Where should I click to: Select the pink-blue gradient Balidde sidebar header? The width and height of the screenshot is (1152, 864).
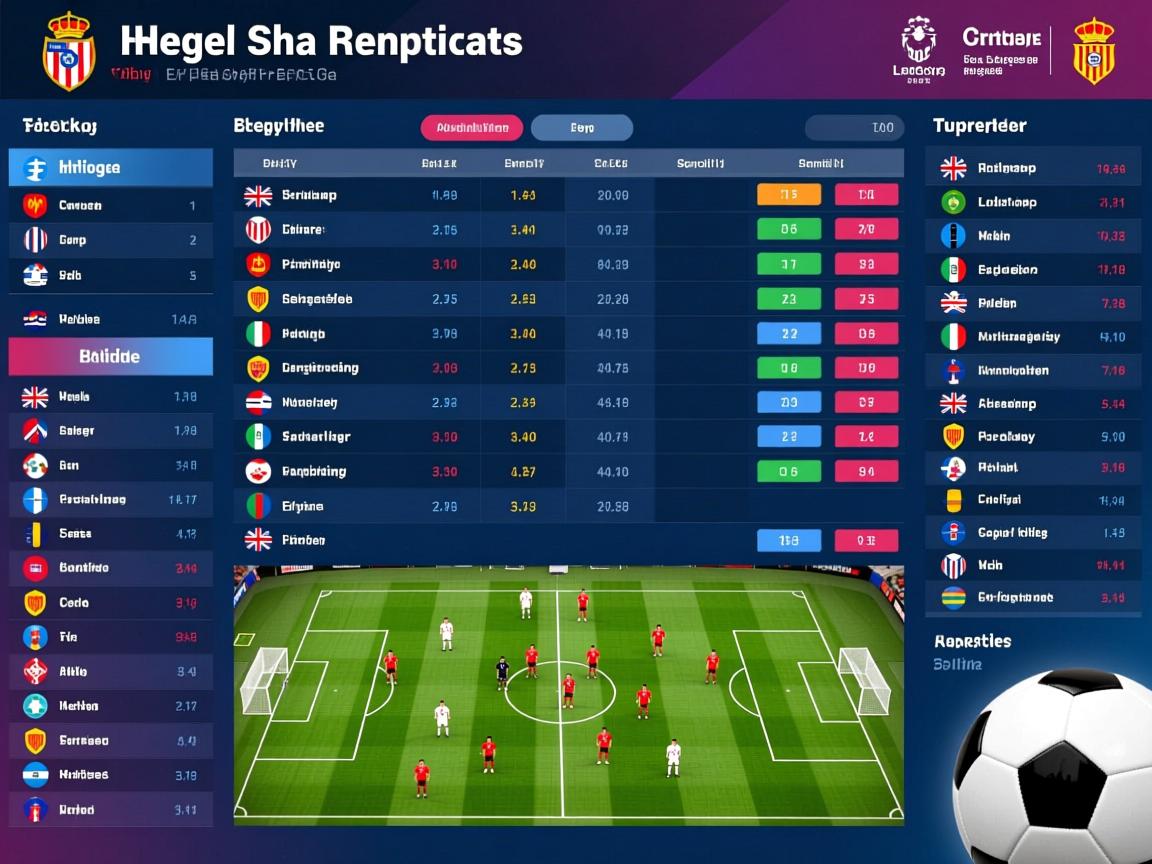(x=111, y=356)
